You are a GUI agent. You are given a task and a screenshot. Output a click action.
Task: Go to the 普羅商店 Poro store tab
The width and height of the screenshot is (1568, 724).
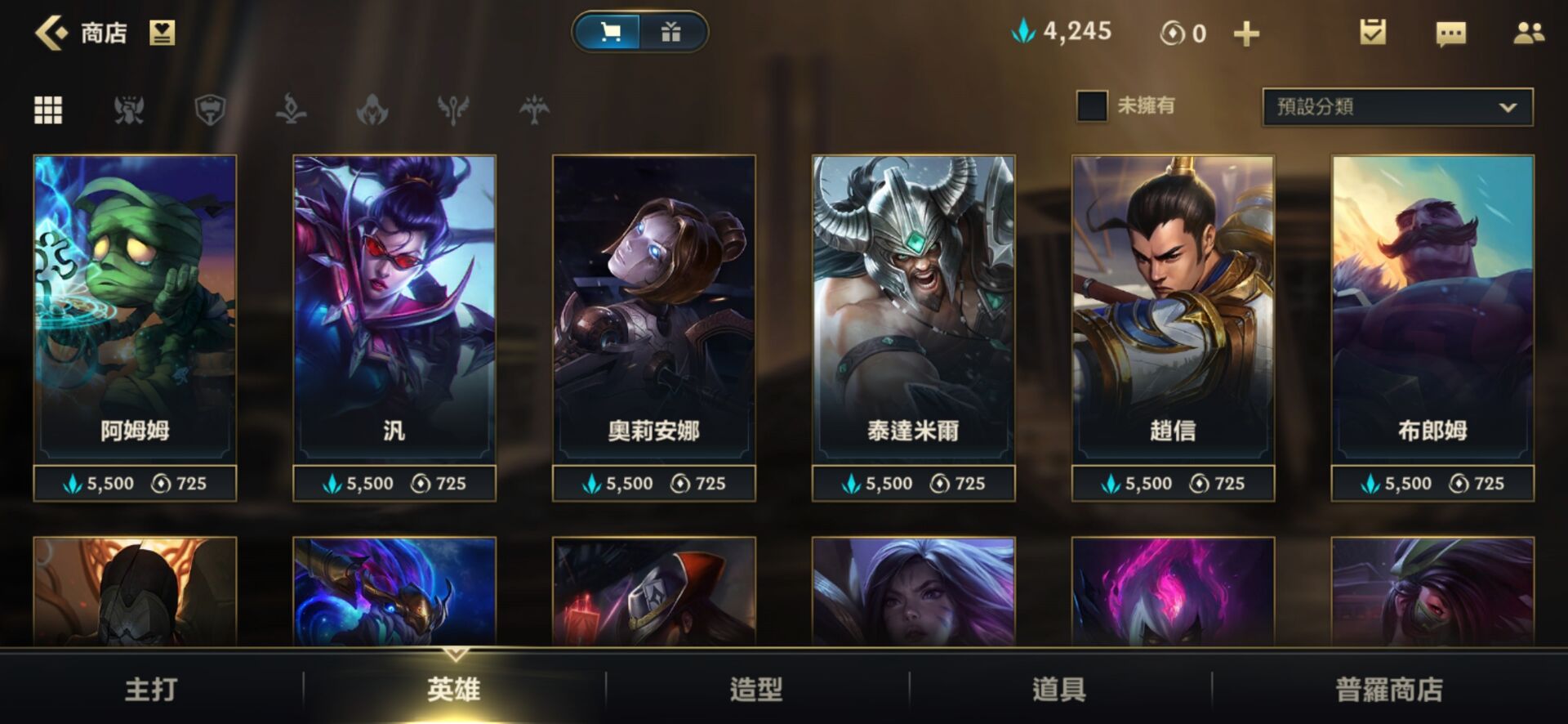click(x=1389, y=689)
